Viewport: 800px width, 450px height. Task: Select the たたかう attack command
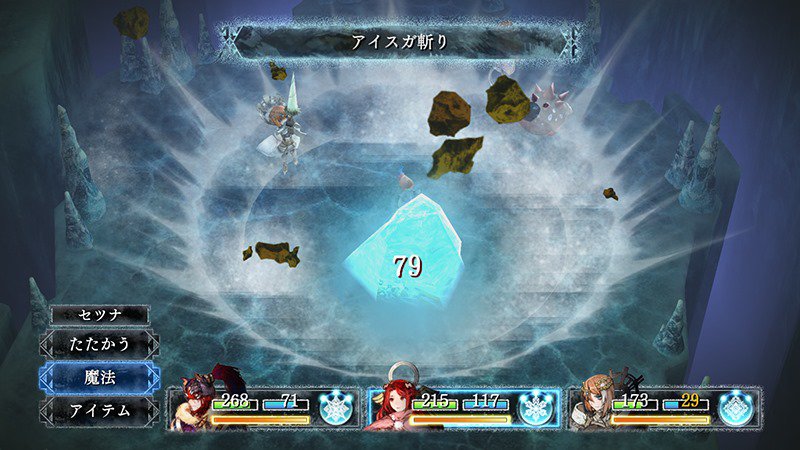point(99,344)
